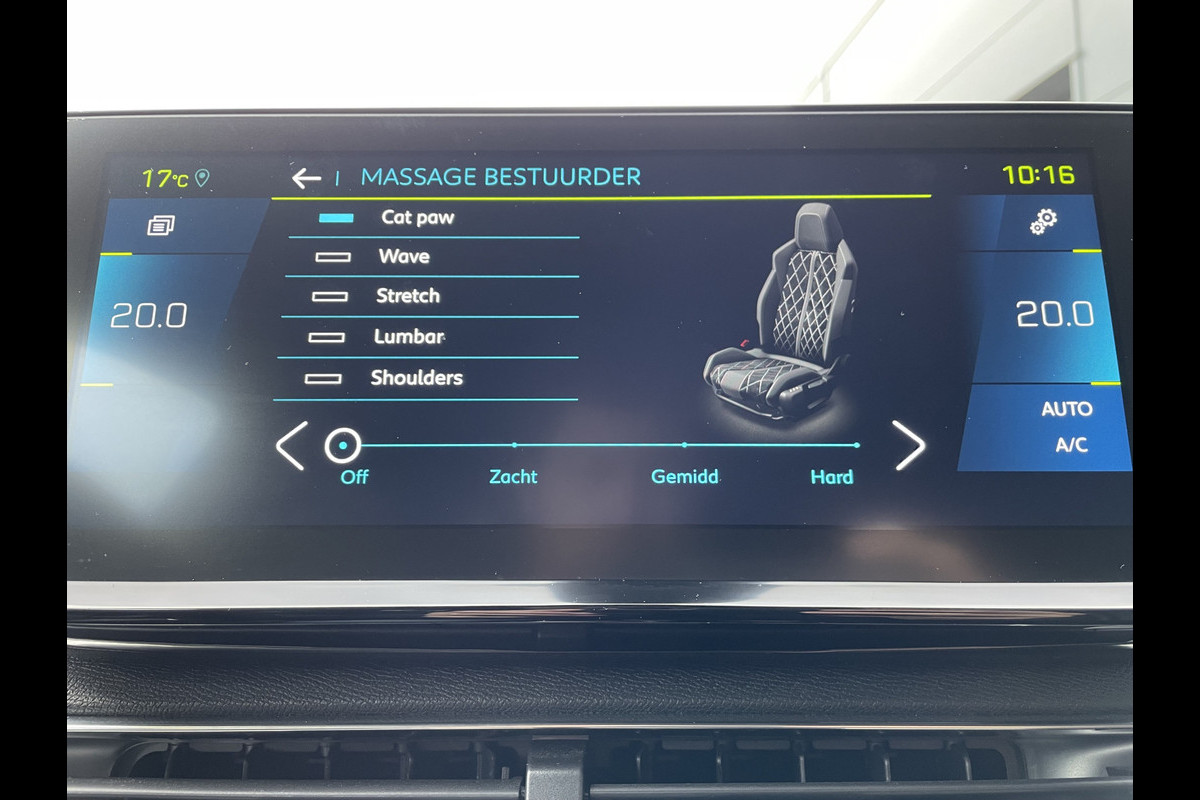Viewport: 1200px width, 800px height.
Task: Choose the Shoulders massage program
Action: [416, 378]
